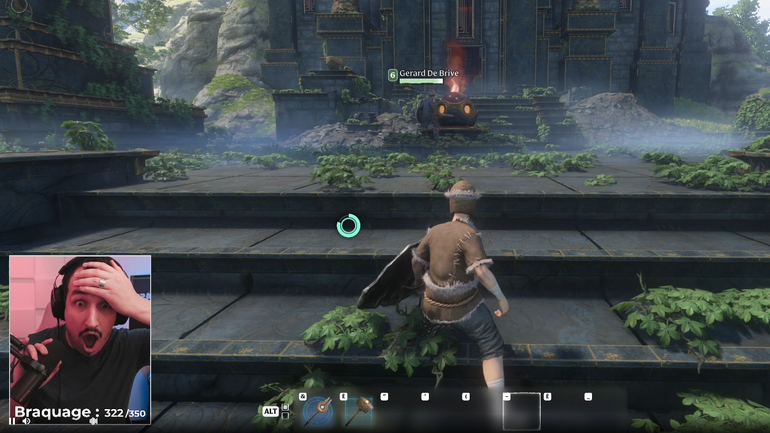Select the hammer slot in the hotbar
Image resolution: width=770 pixels, height=433 pixels.
point(359,411)
